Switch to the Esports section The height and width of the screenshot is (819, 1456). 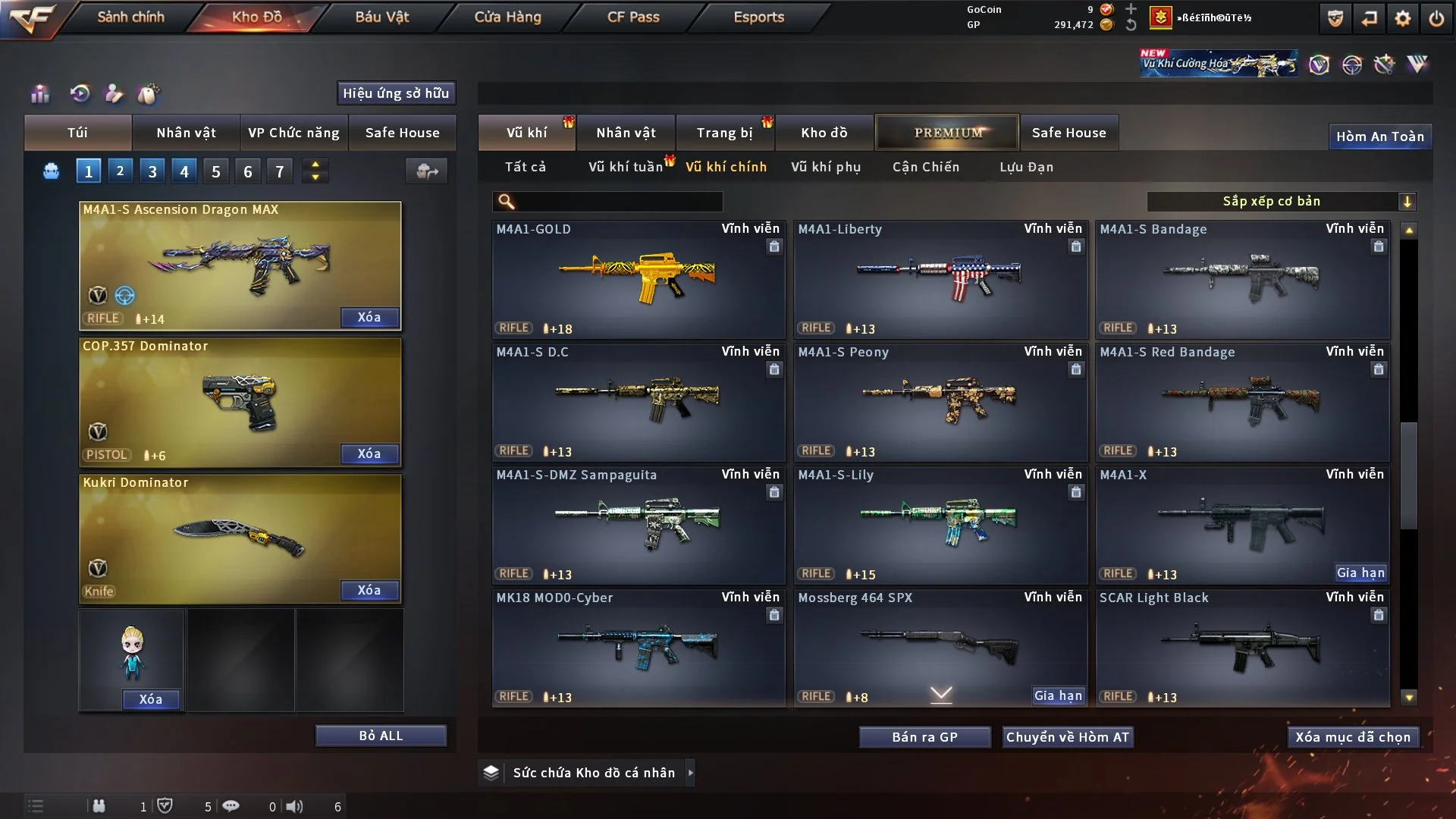pos(758,17)
